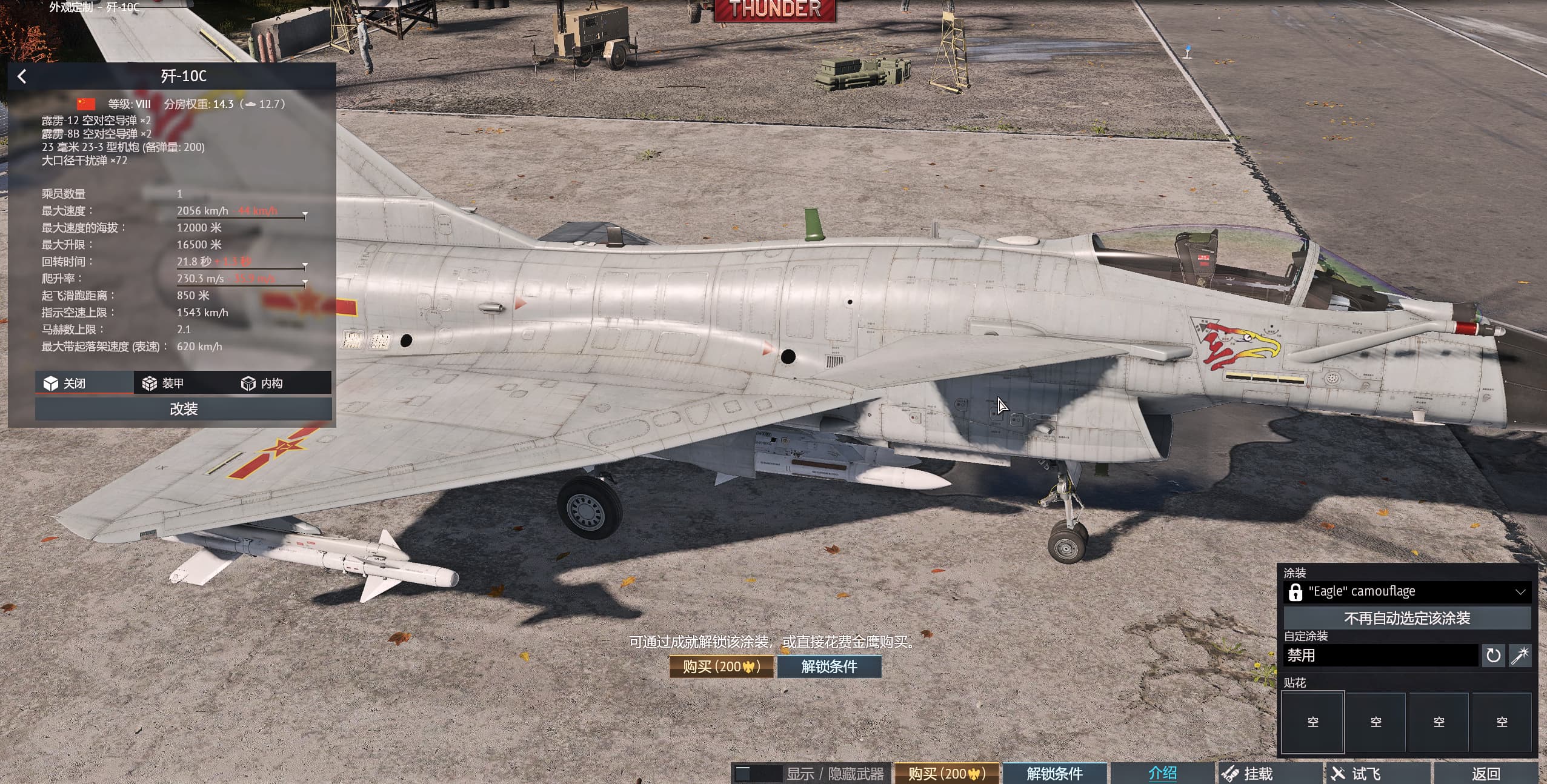Refresh the custom skin list
This screenshot has width=1547, height=784.
tap(1493, 655)
